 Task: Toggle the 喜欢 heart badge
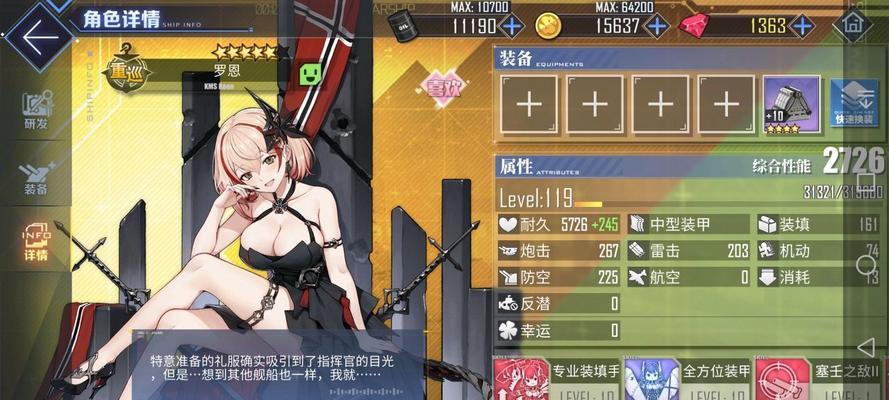coord(443,87)
